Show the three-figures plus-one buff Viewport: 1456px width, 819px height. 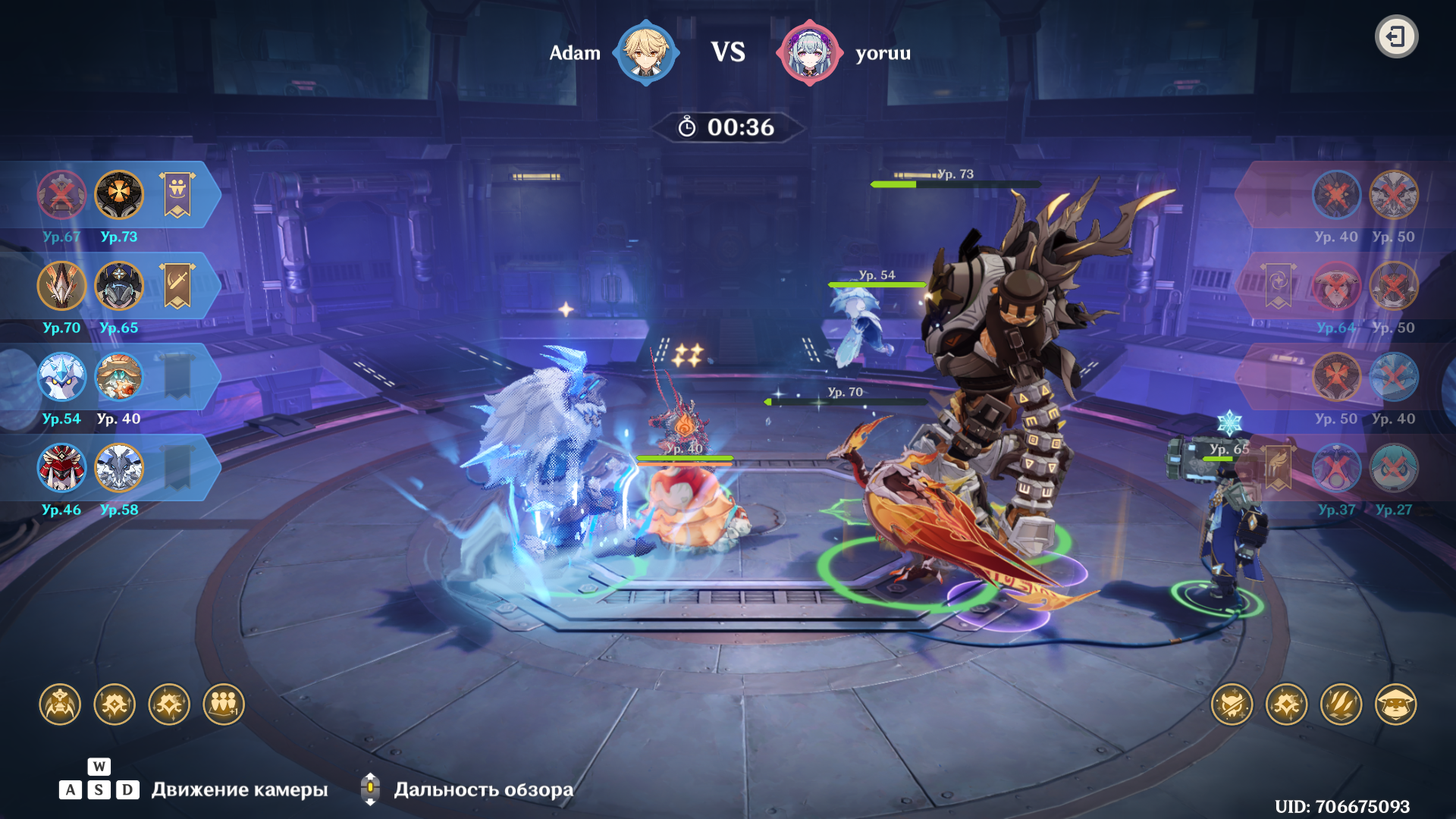point(224,704)
